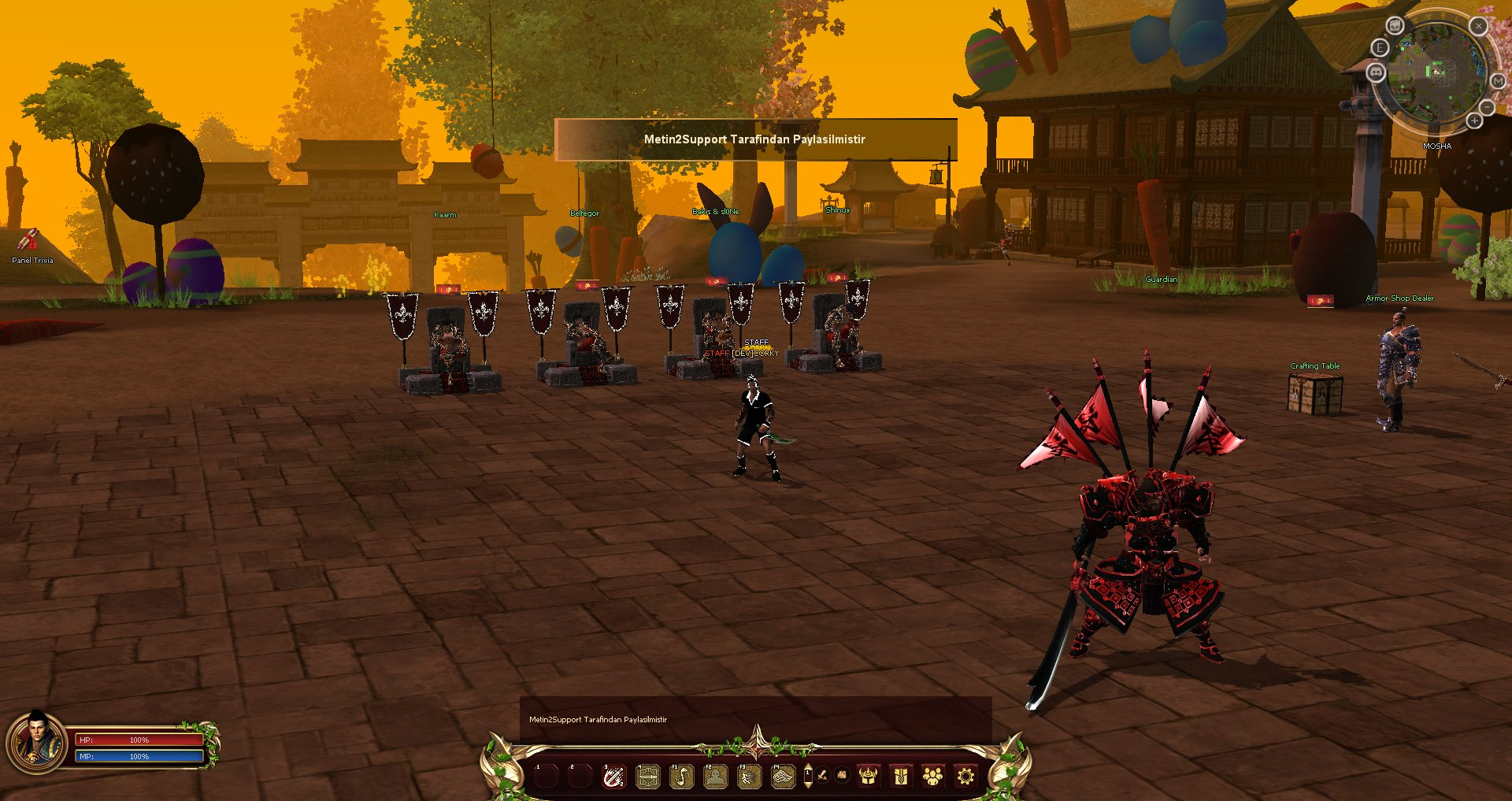Open the character helmet menu
Screen dimensions: 1512x801
tap(868, 777)
